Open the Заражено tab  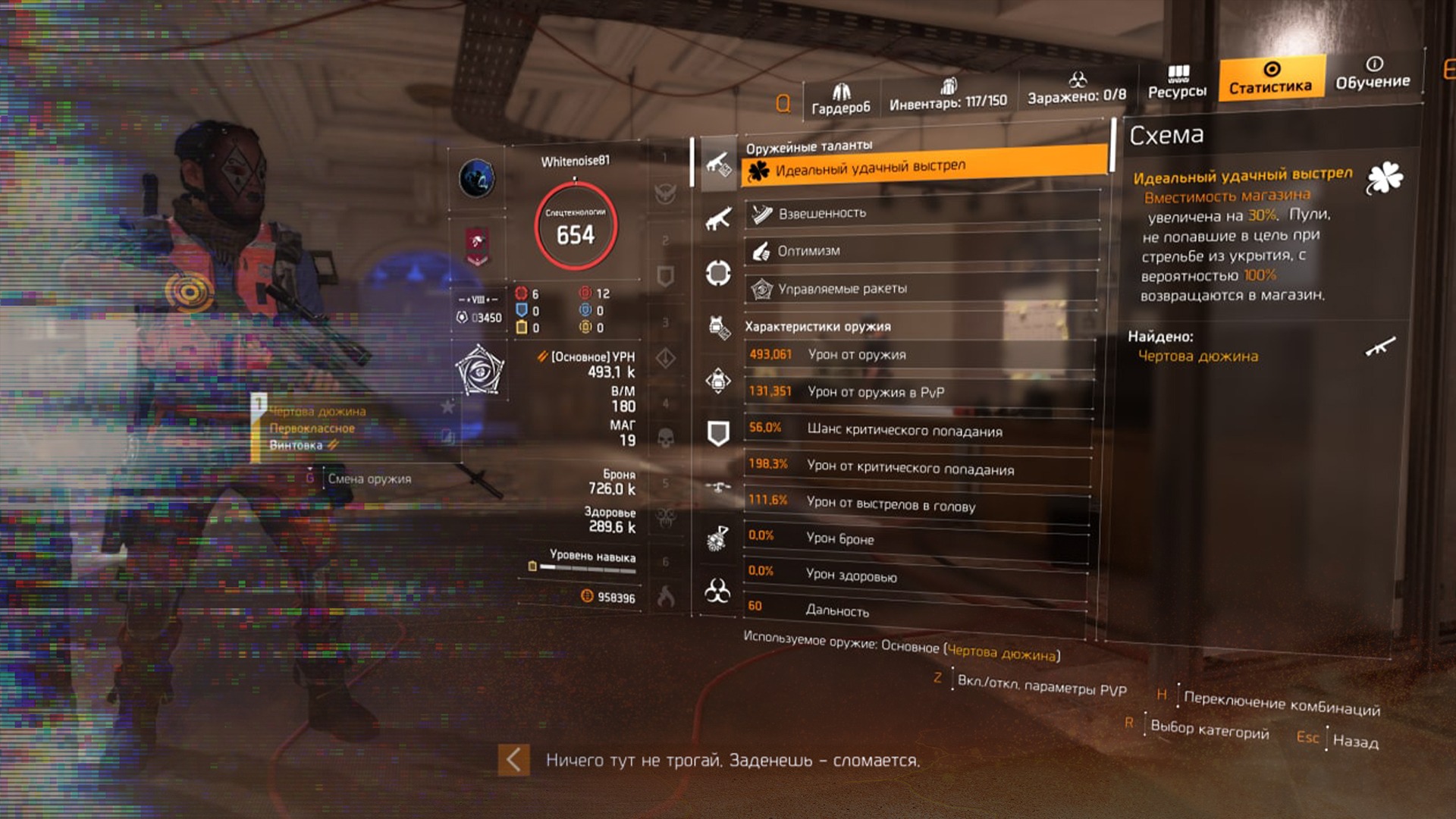[x=1076, y=88]
